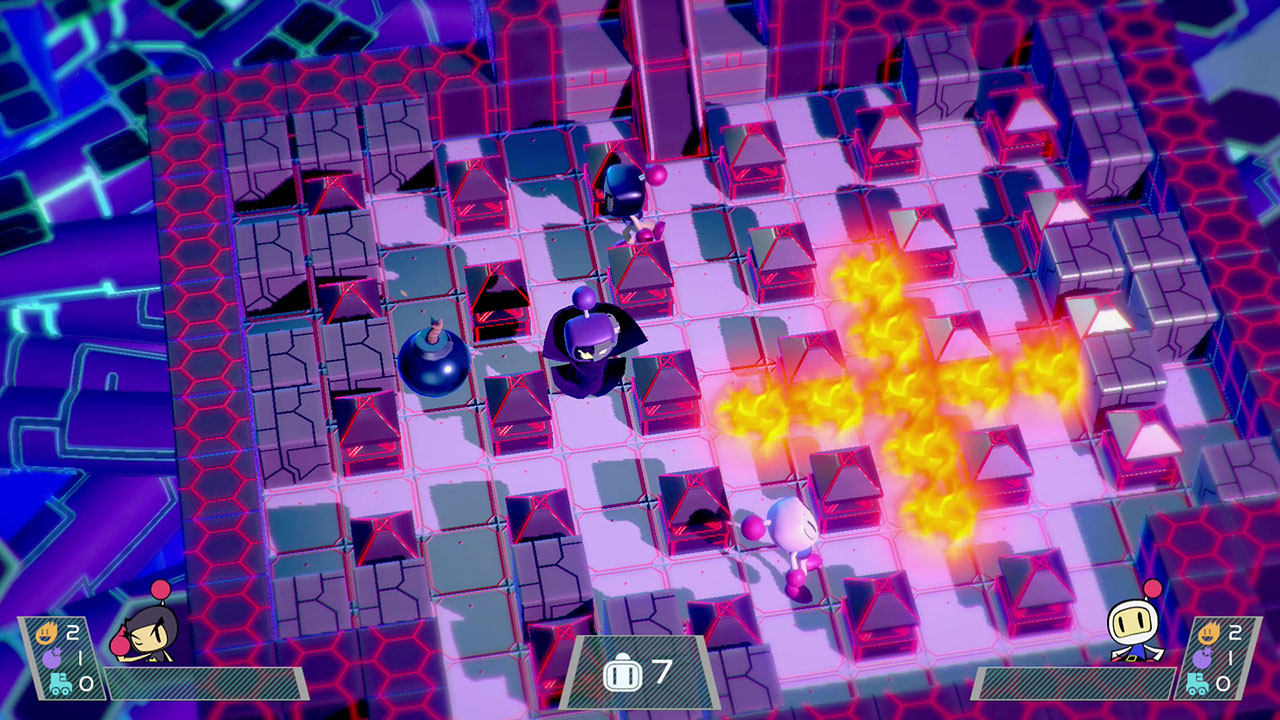1280x720 pixels.
Task: Select the skate speed icon on right panel
Action: coord(1197,683)
